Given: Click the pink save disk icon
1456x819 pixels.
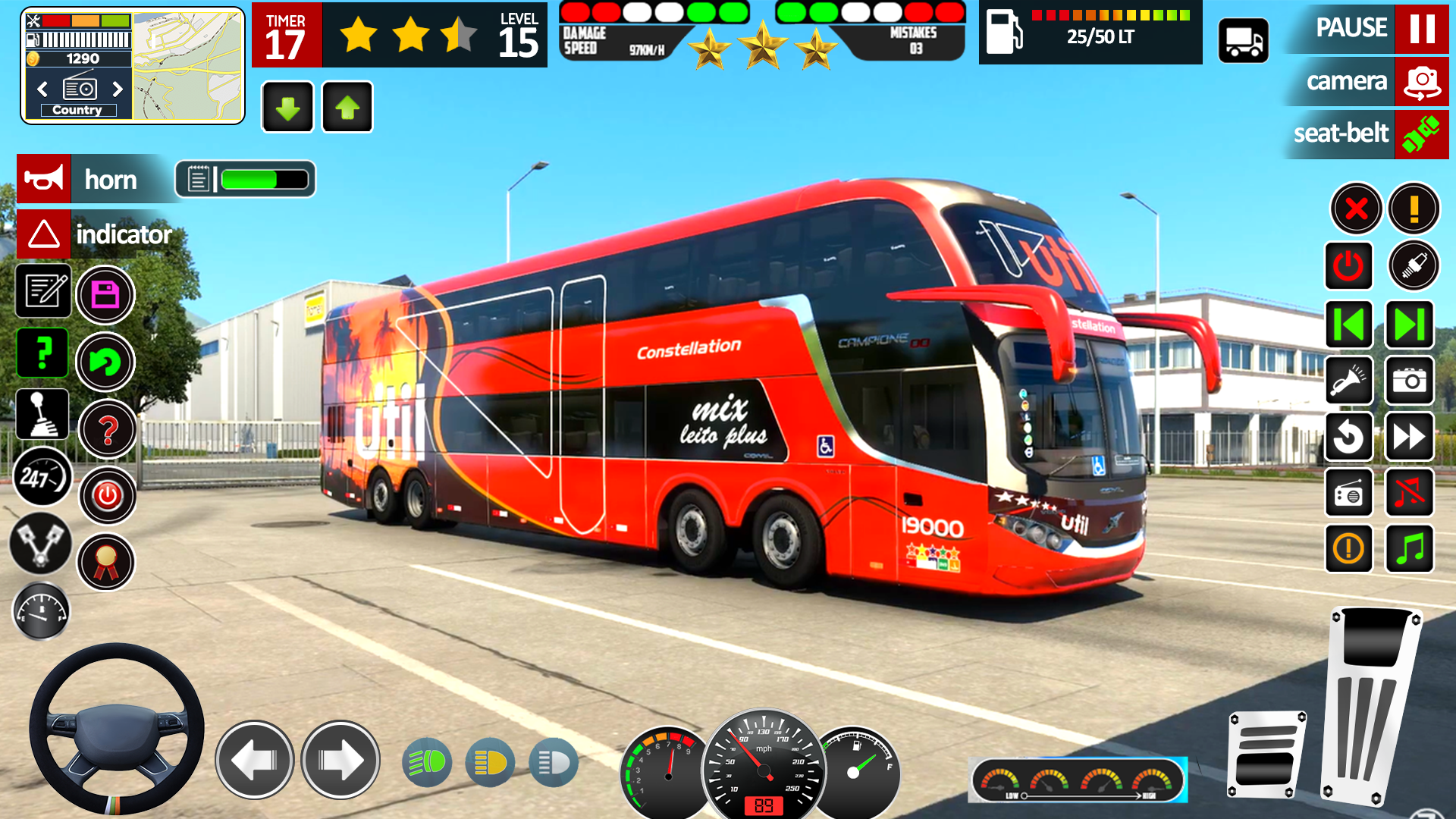Looking at the screenshot, I should pyautogui.click(x=105, y=295).
